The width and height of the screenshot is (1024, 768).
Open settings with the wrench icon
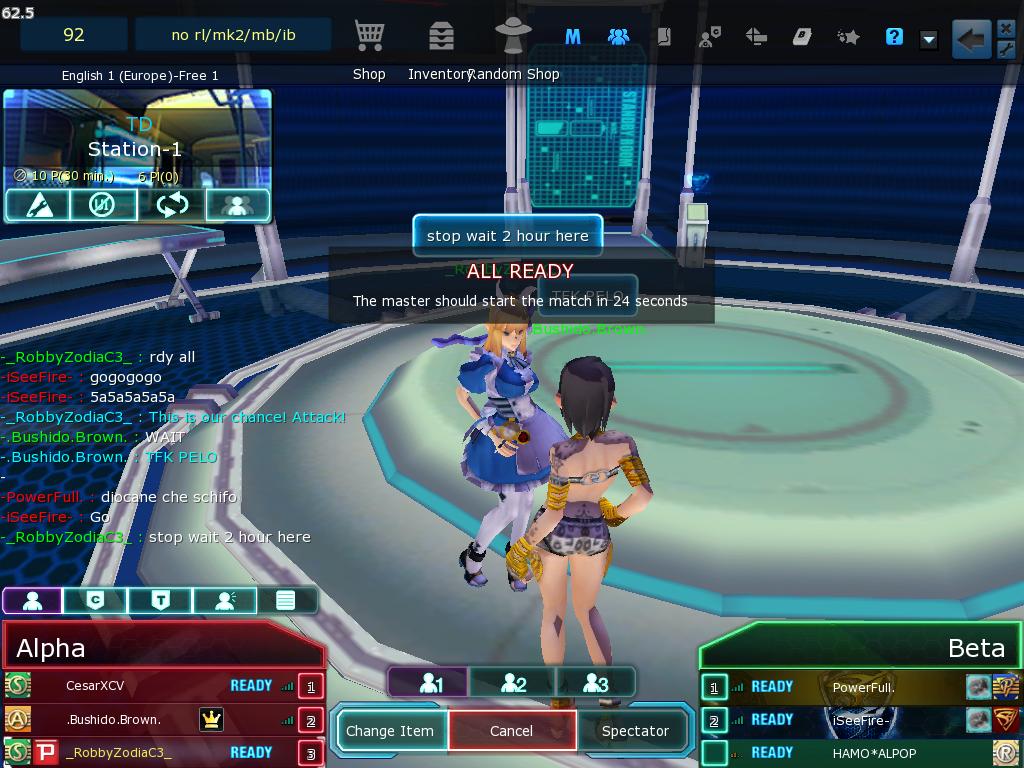pyautogui.click(x=1006, y=50)
